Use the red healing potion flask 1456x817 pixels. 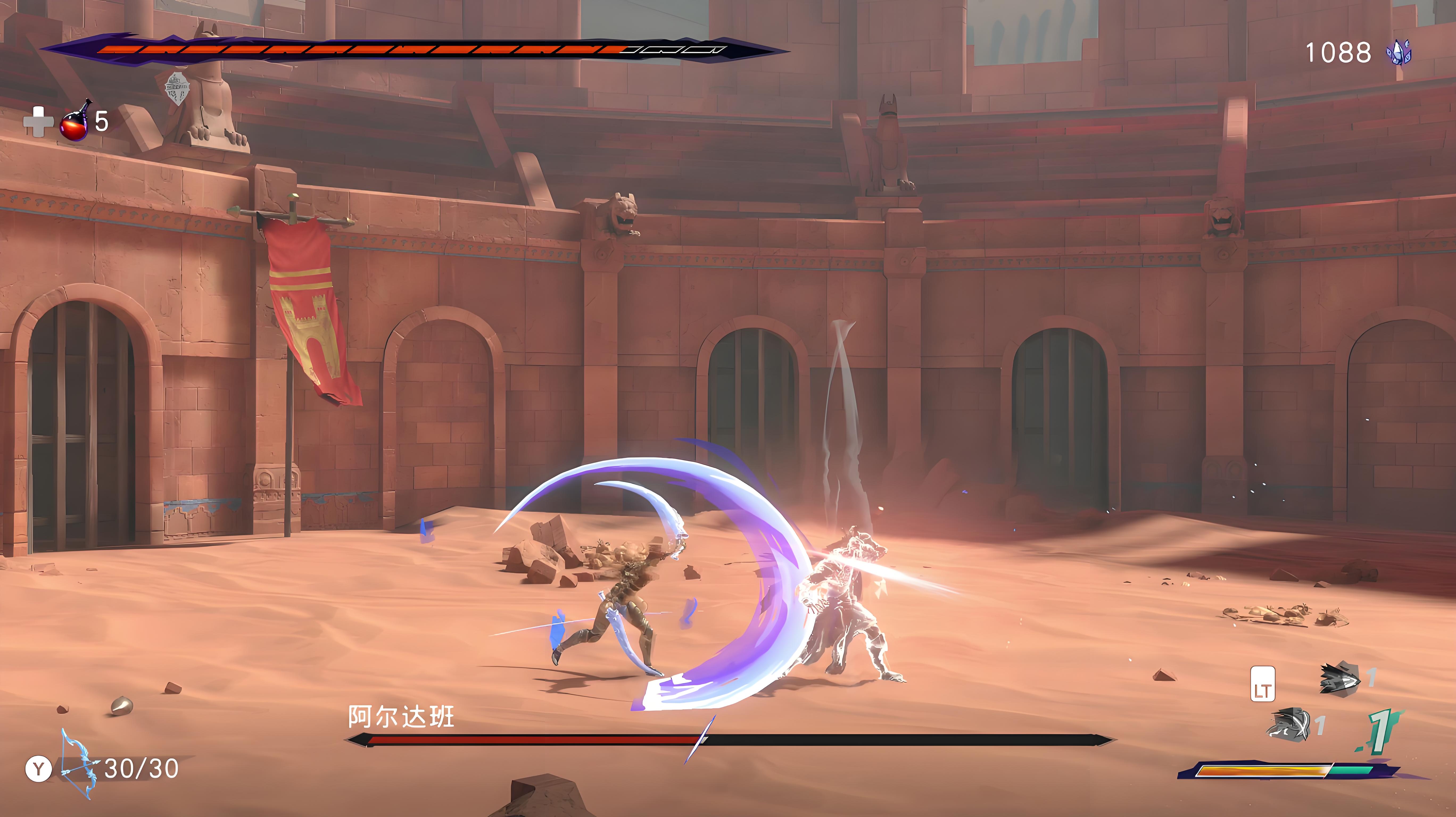pyautogui.click(x=75, y=121)
